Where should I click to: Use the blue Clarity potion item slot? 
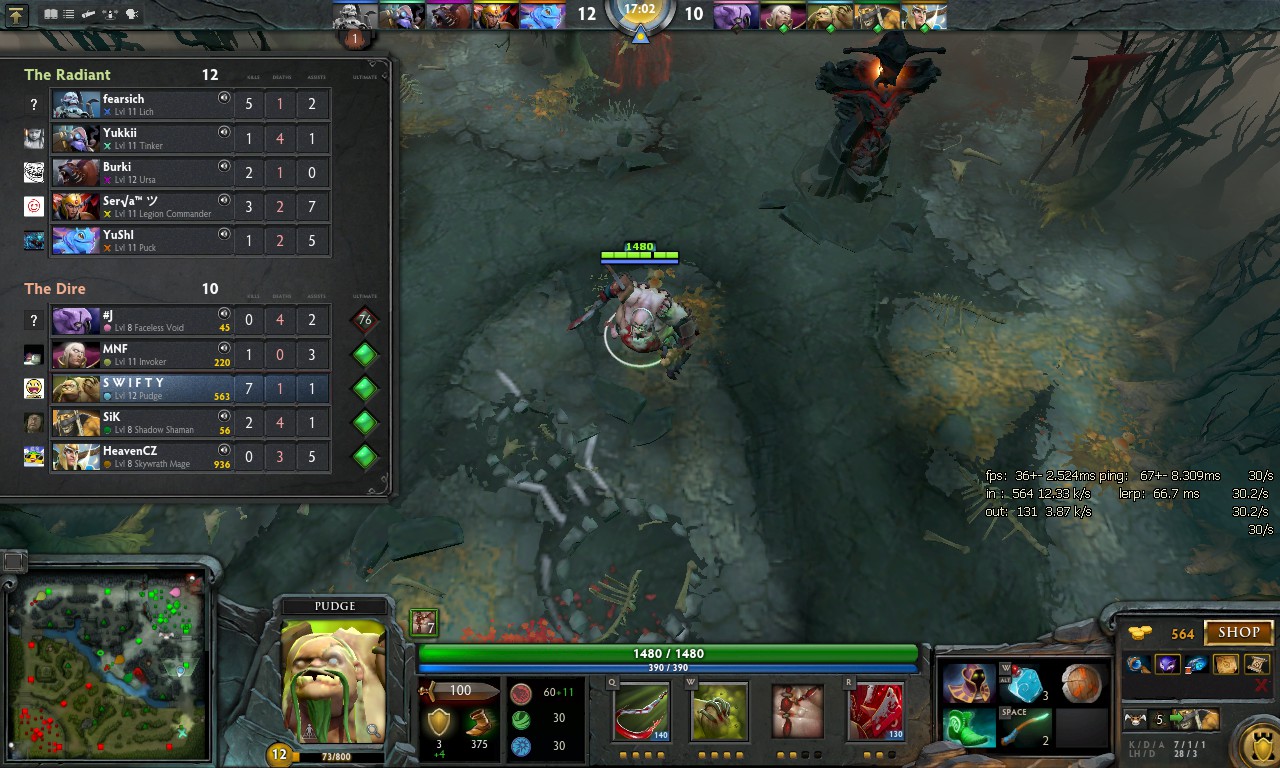[1025, 684]
